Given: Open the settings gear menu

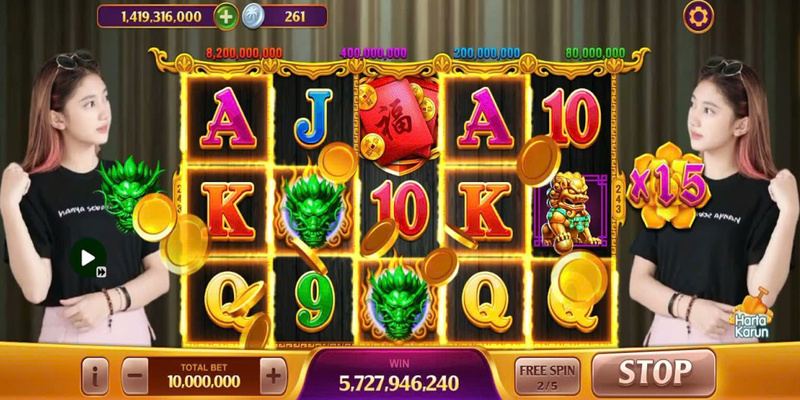Looking at the screenshot, I should pos(698,16).
